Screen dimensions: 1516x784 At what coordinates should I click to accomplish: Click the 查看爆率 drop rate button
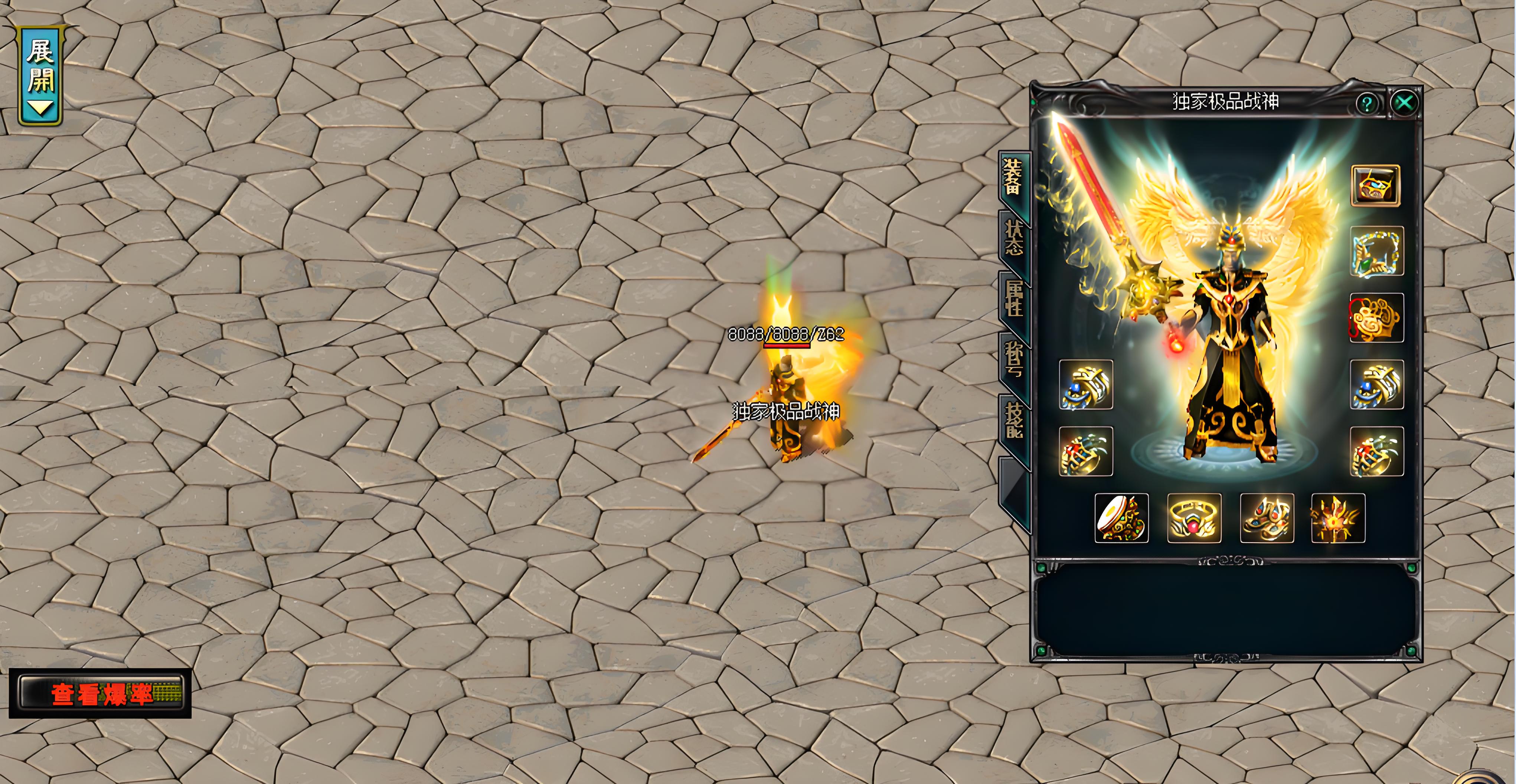tap(101, 694)
